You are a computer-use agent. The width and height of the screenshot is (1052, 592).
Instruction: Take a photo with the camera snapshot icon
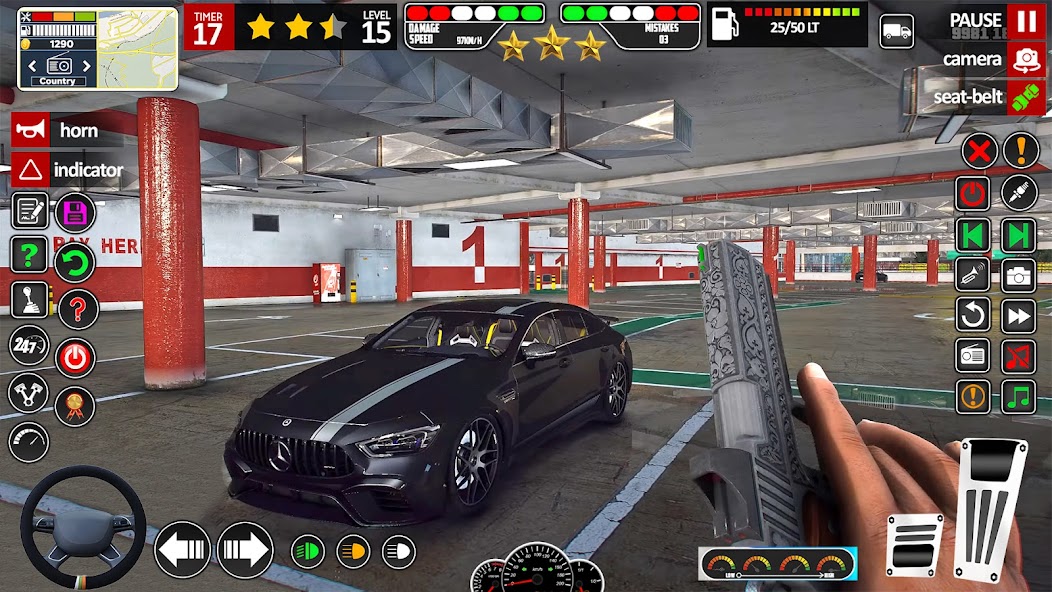(1019, 274)
